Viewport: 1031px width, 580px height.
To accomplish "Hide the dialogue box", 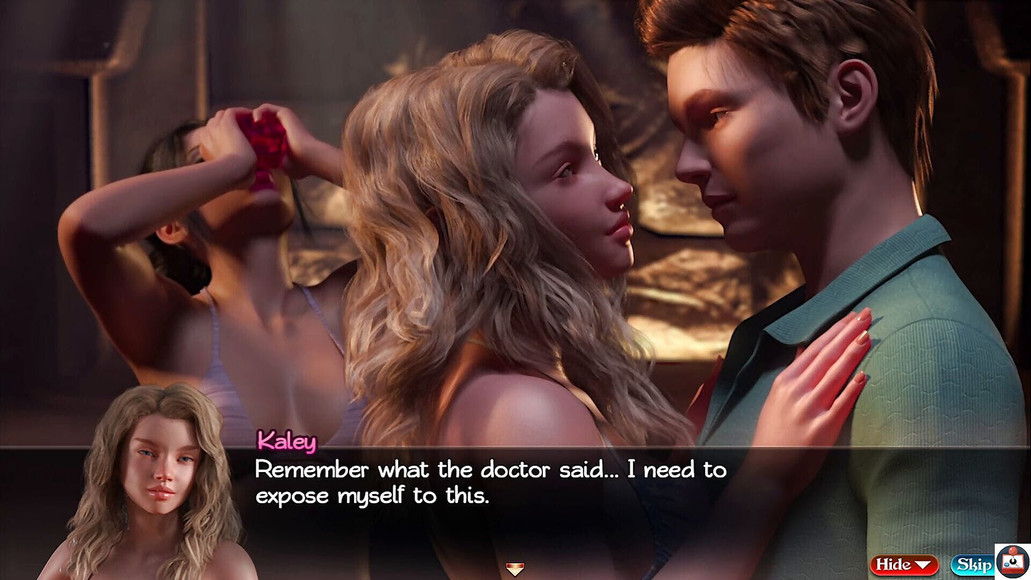I will coord(903,565).
